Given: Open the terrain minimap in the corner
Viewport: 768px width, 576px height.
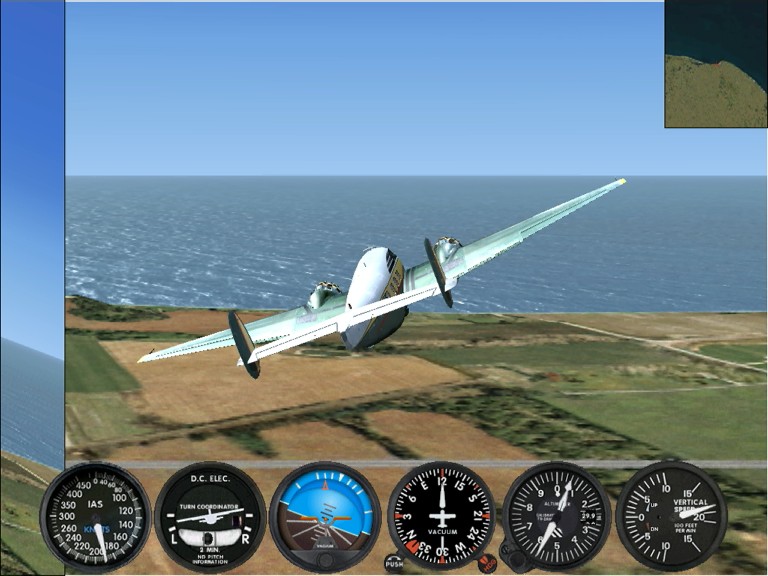Looking at the screenshot, I should click(715, 63).
